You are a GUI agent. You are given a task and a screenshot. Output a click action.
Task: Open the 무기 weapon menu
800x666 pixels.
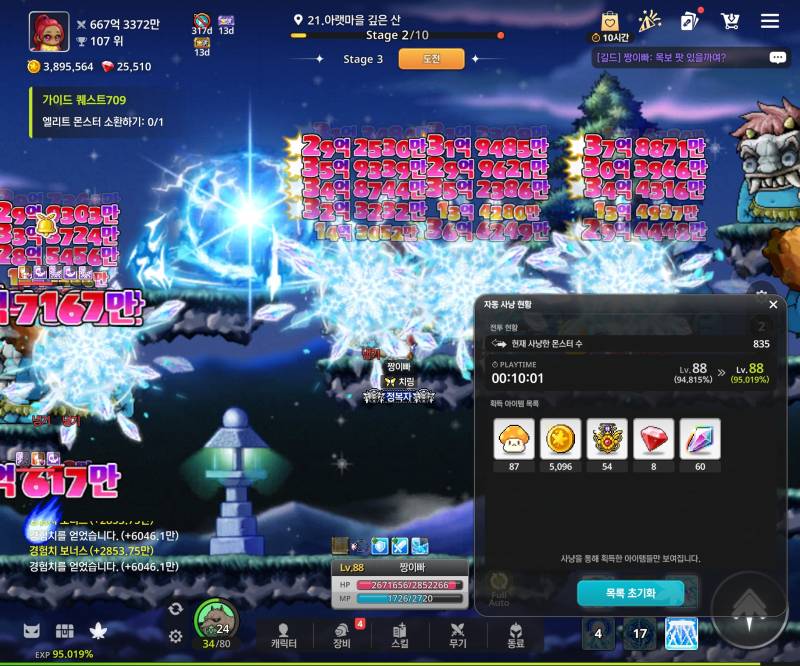point(458,636)
